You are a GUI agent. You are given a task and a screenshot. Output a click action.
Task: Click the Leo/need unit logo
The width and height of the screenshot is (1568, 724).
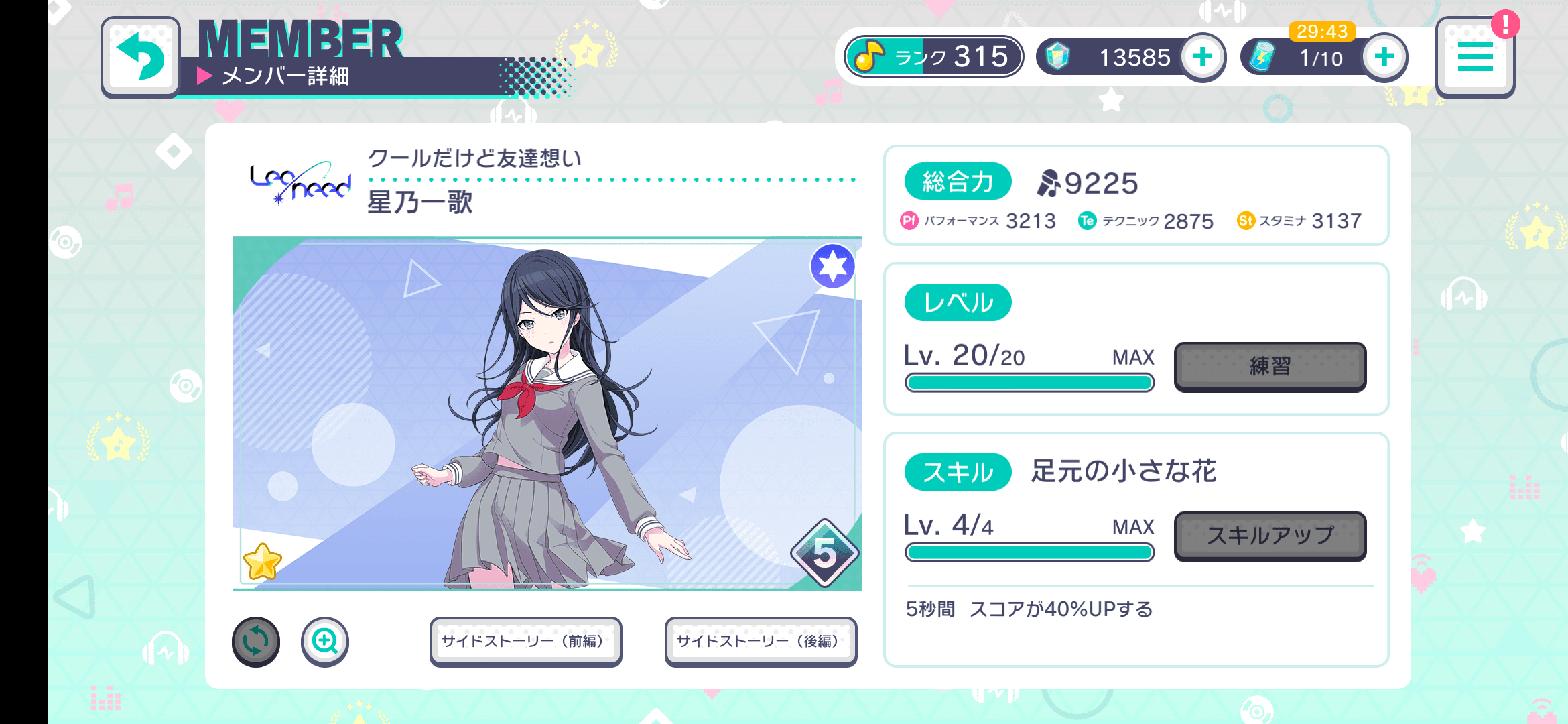point(301,181)
